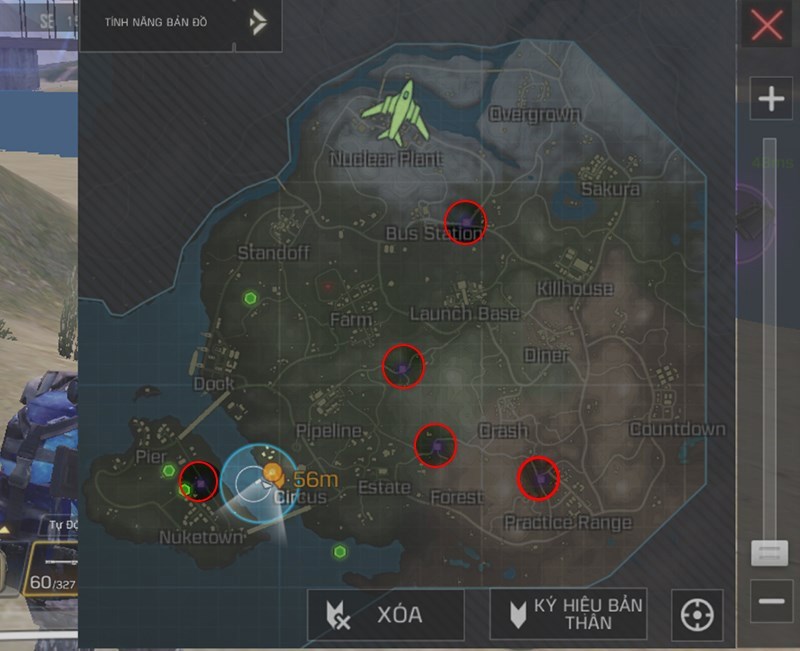Click the map zoom slider handle
800x651 pixels.
coord(770,553)
